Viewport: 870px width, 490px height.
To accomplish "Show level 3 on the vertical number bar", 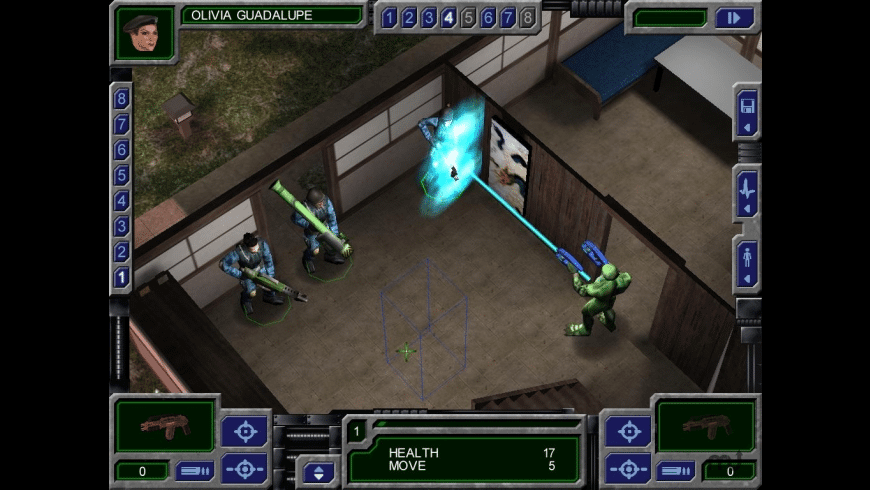I will point(121,226).
